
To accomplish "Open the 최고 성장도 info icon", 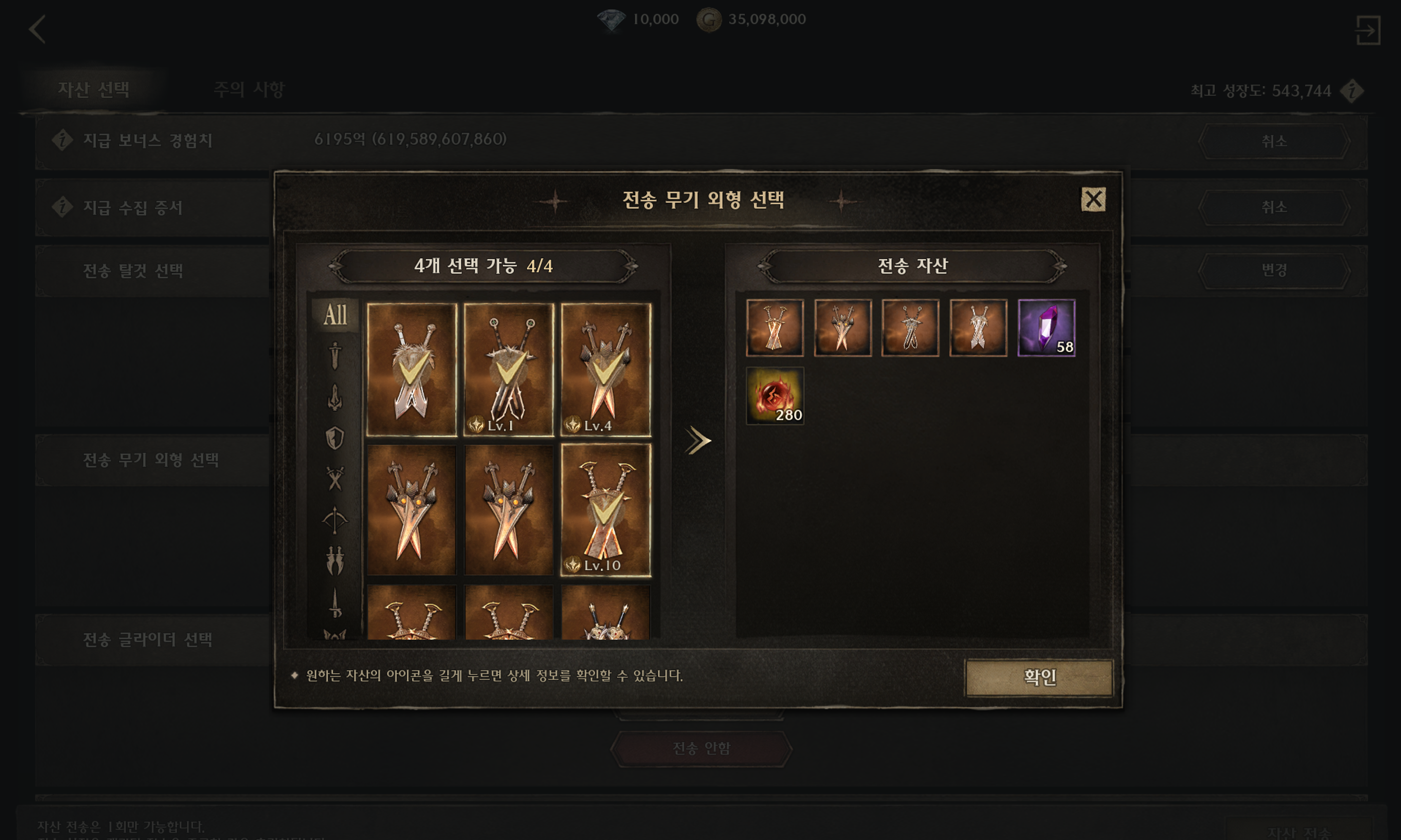I will pos(1352,91).
